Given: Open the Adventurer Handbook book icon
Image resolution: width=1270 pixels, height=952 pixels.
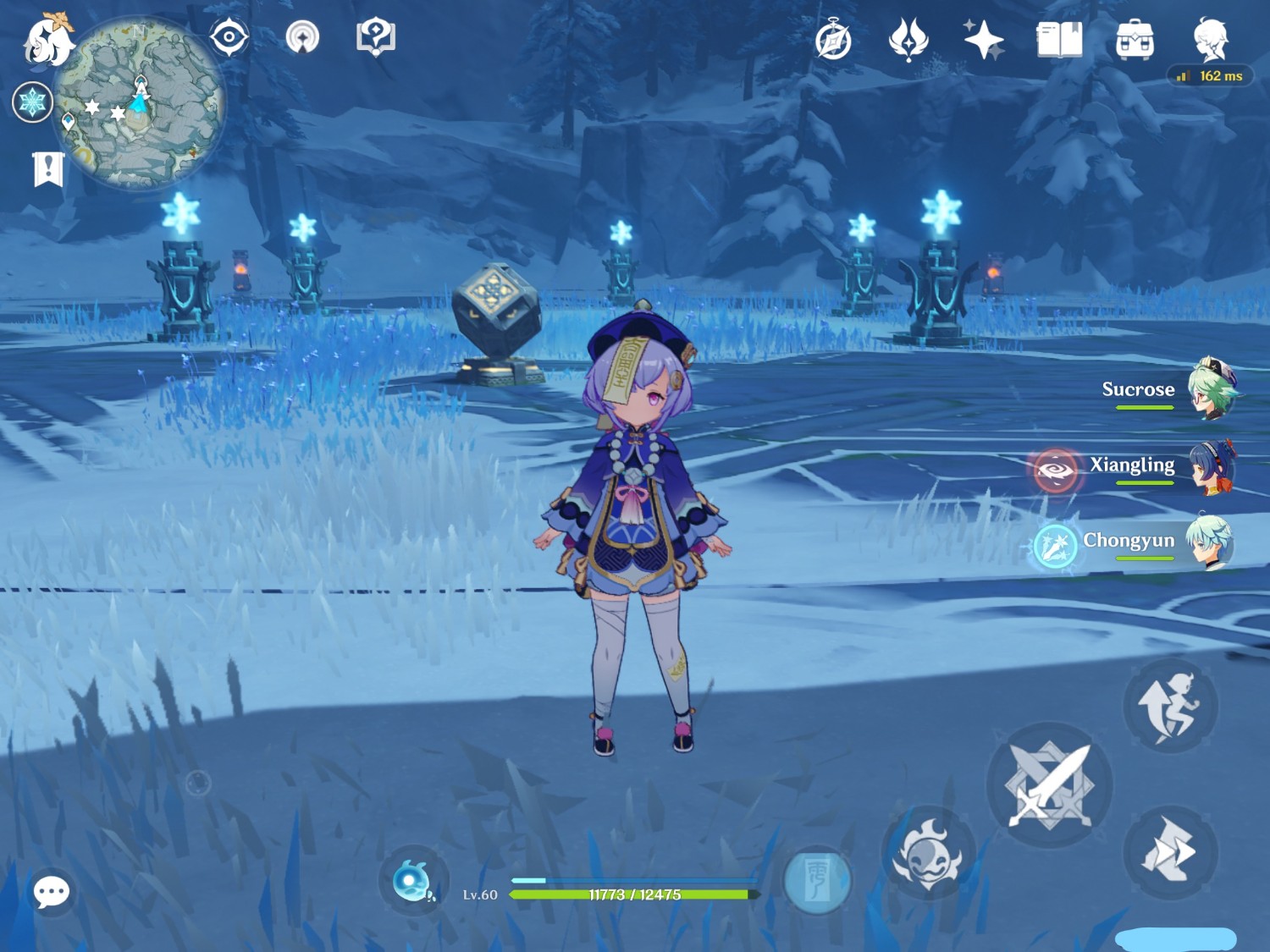Looking at the screenshot, I should (1059, 40).
